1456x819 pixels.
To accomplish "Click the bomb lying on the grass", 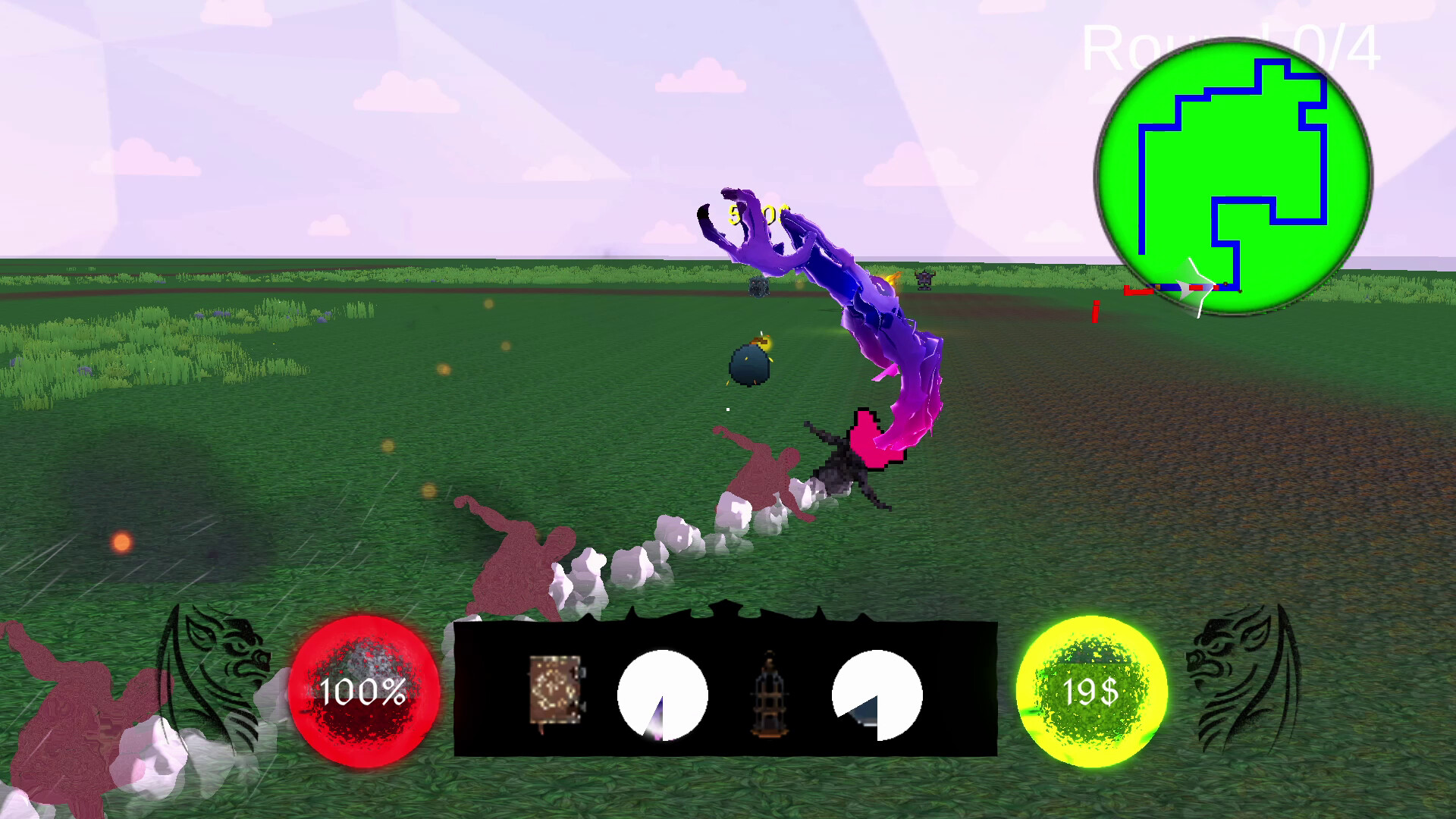I will pos(752,364).
